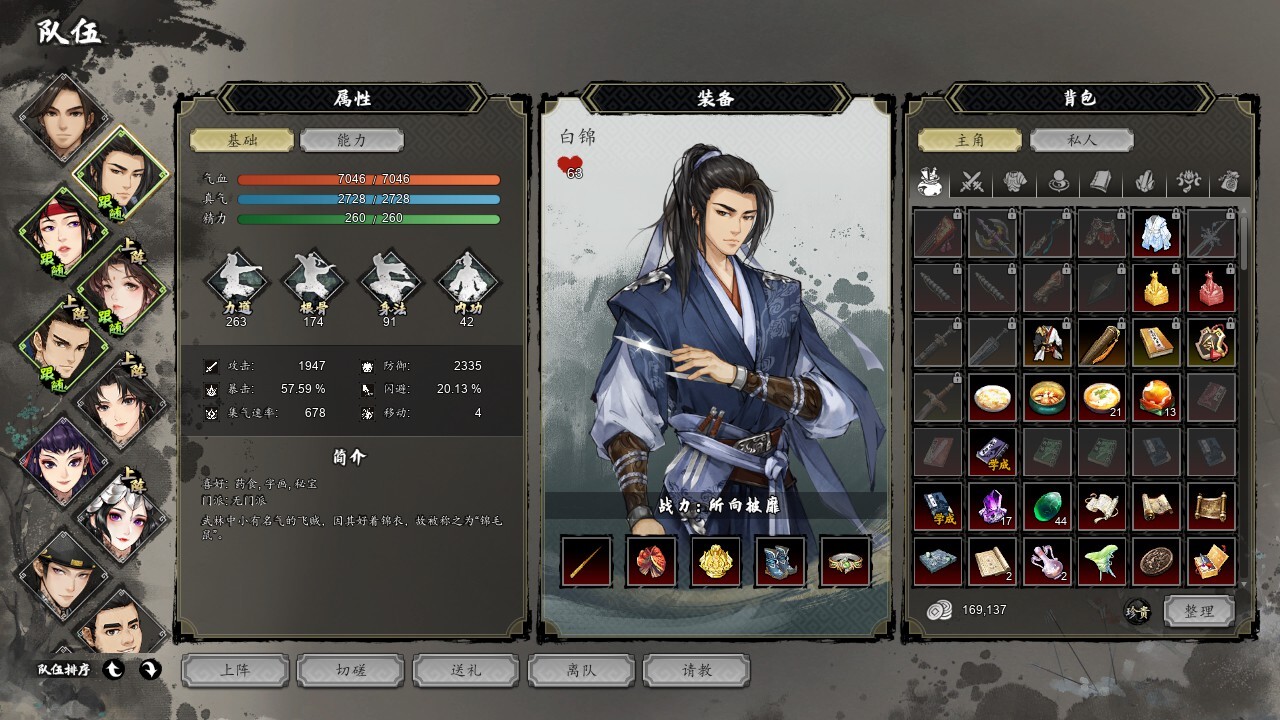
Task: Switch to the 能力 attributes tab
Action: click(x=351, y=141)
